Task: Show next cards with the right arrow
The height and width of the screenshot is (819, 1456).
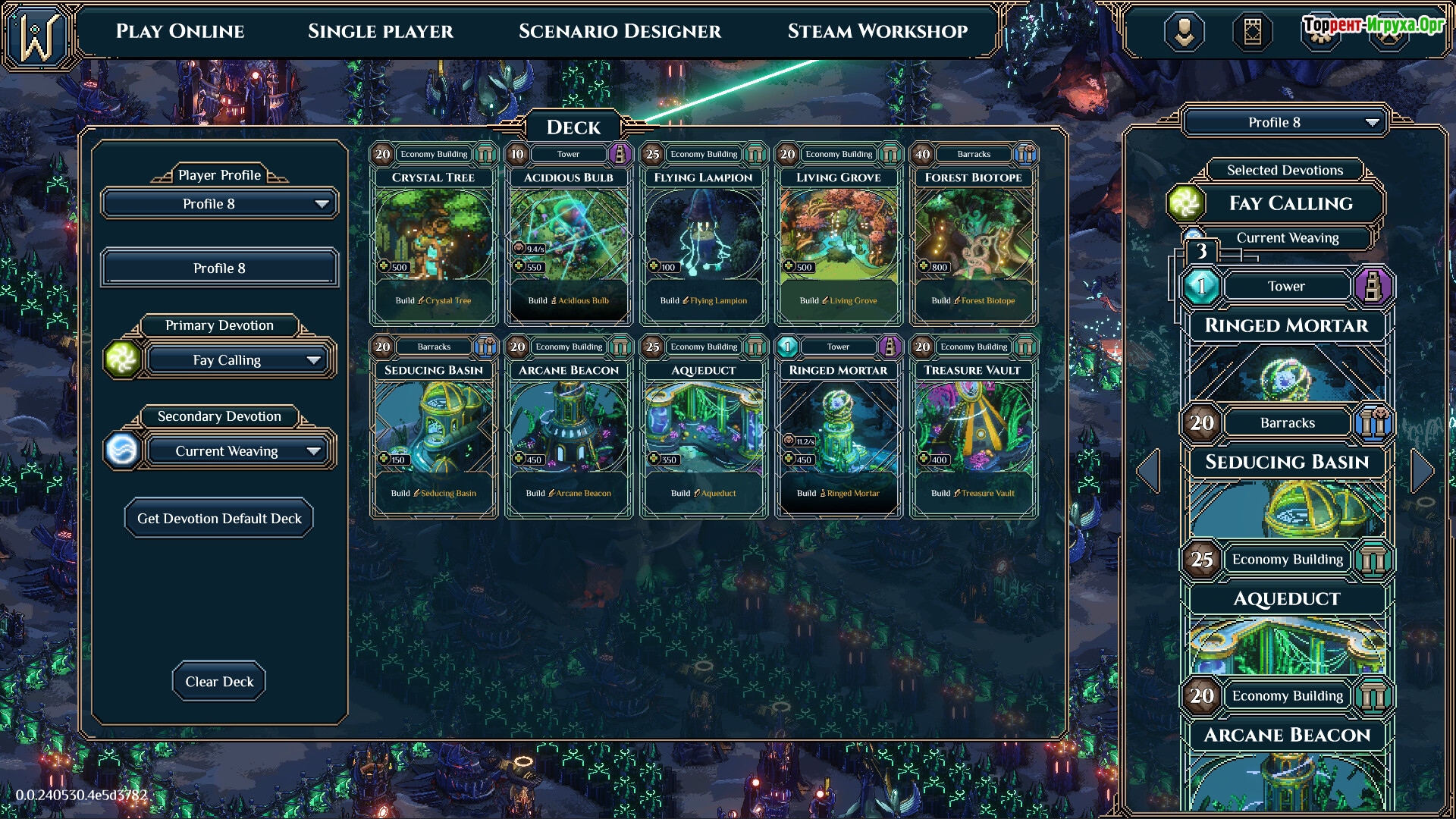Action: point(1422,471)
